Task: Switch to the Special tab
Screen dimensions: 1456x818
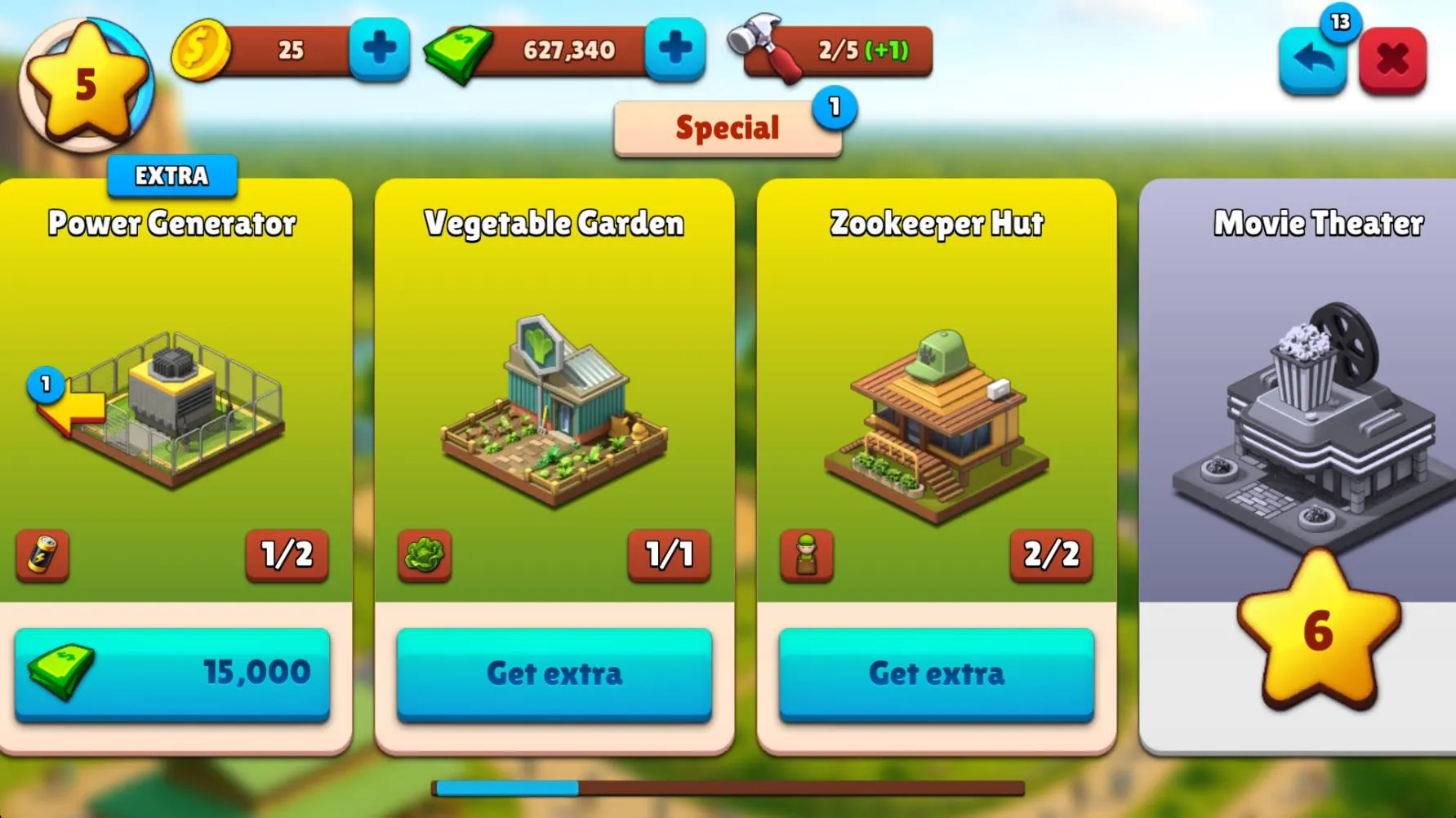Action: coord(727,127)
